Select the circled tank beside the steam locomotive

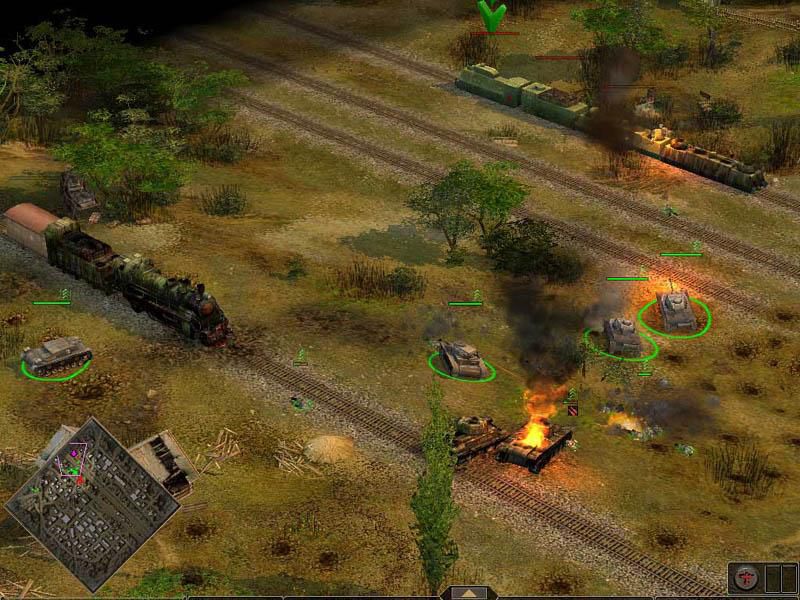click(x=57, y=356)
